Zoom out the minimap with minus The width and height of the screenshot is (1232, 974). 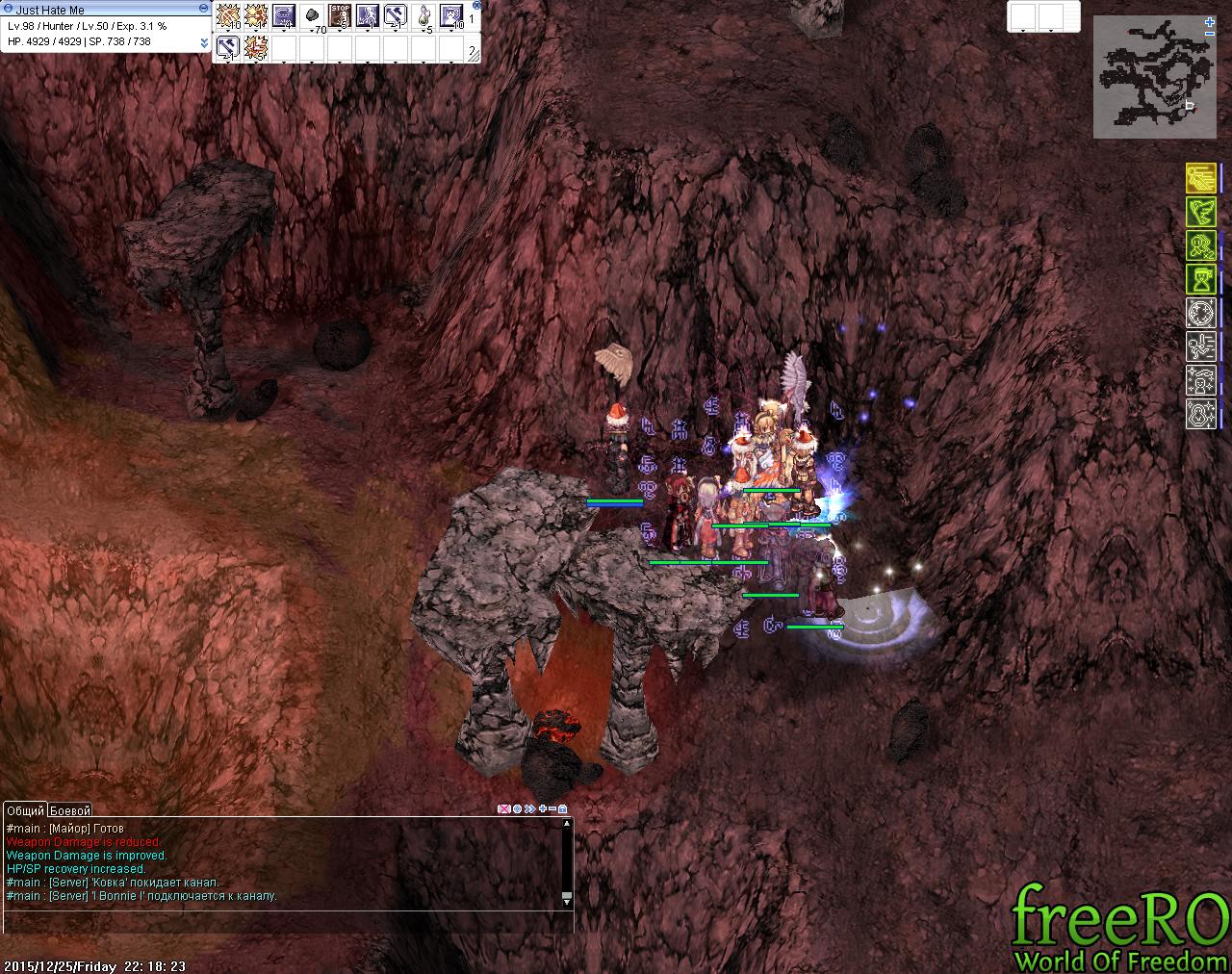tap(1210, 34)
